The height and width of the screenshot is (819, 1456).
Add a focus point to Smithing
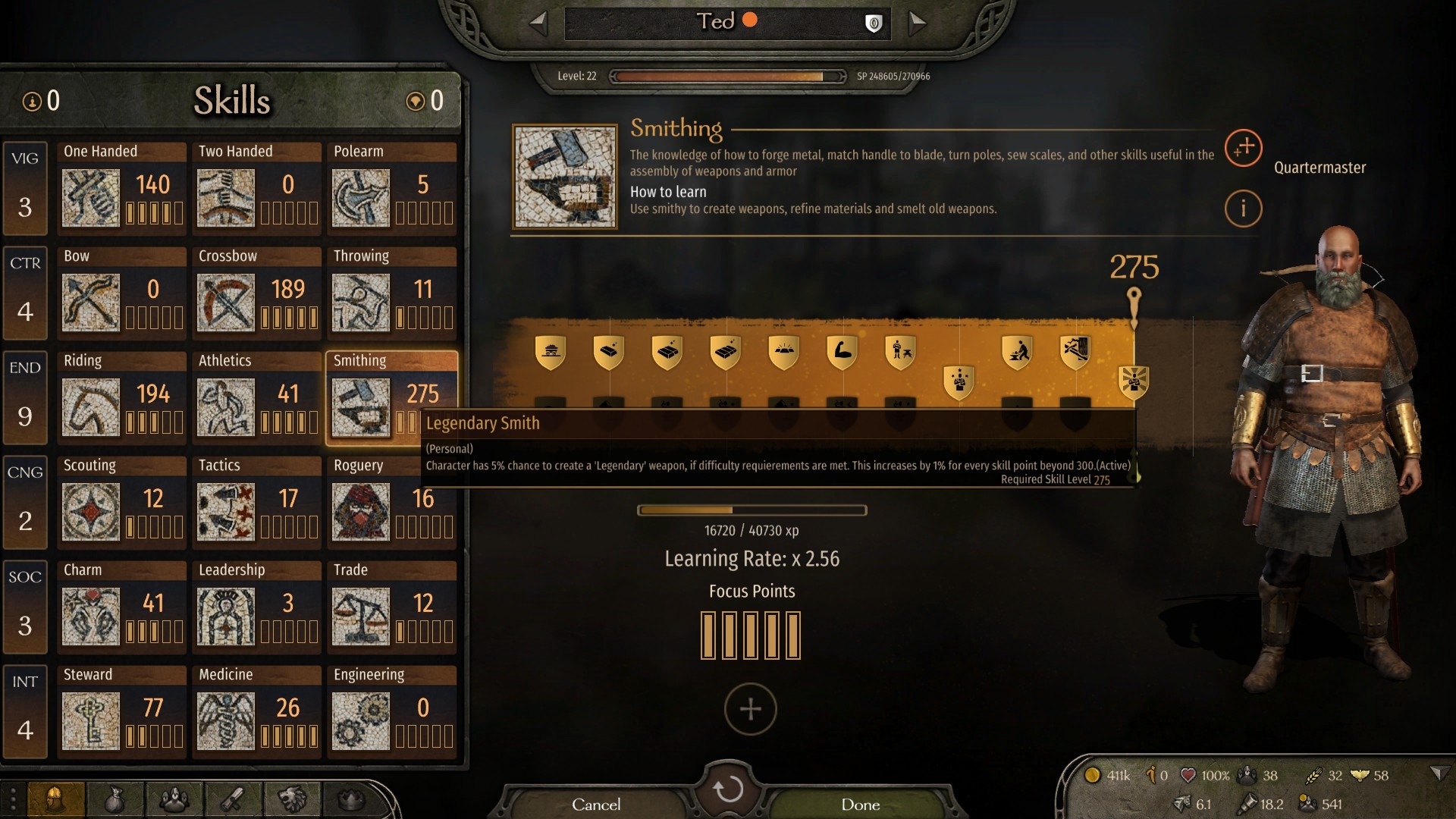pyautogui.click(x=750, y=709)
